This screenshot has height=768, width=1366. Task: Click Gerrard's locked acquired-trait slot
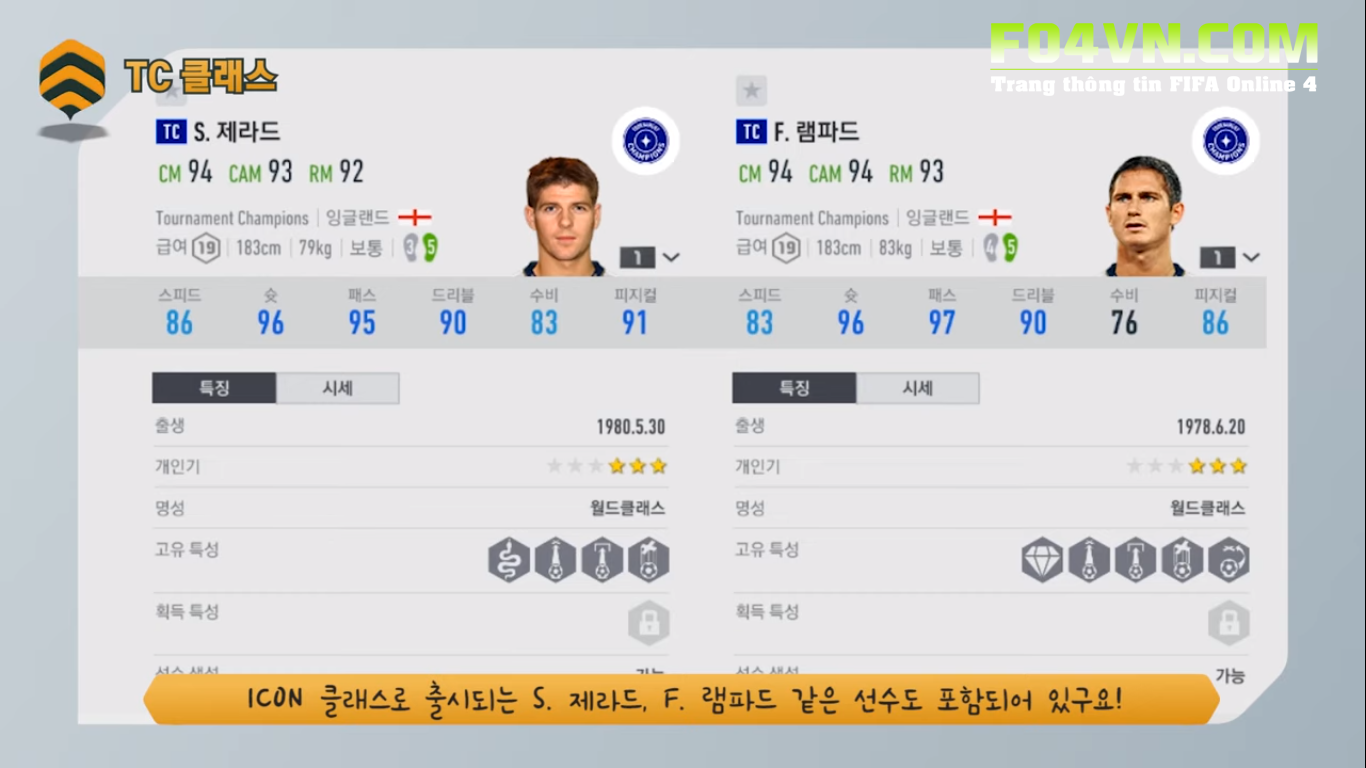click(648, 622)
